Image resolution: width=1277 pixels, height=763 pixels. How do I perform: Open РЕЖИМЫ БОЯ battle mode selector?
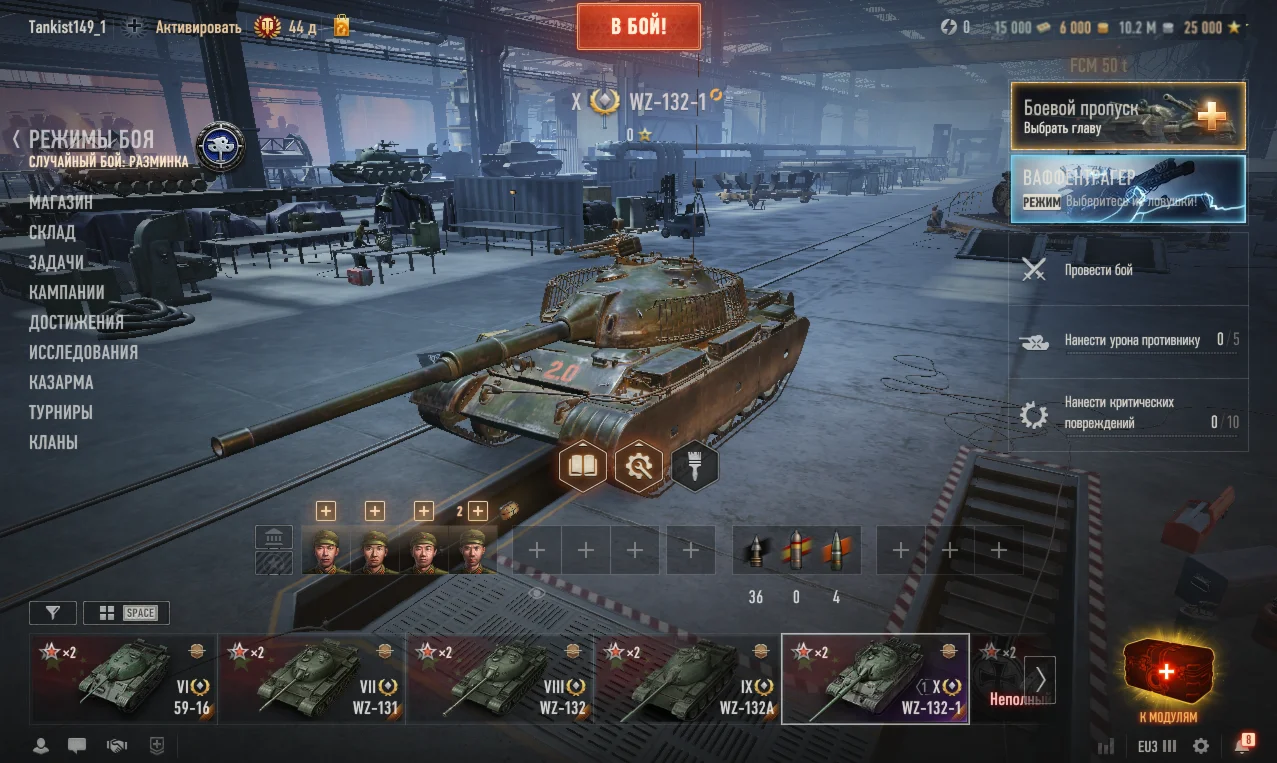coord(91,140)
